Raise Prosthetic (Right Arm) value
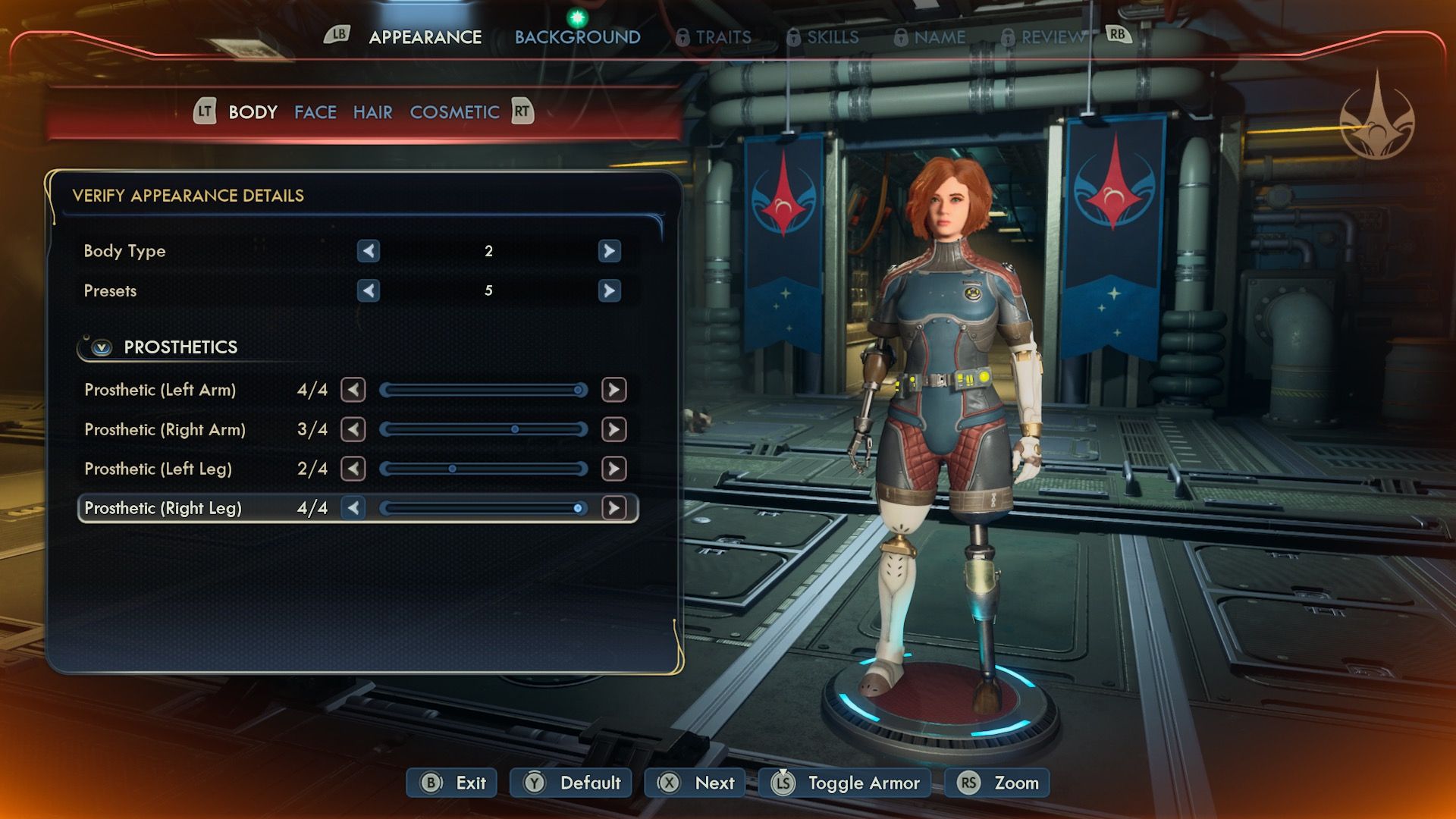The image size is (1456, 819). pos(613,429)
